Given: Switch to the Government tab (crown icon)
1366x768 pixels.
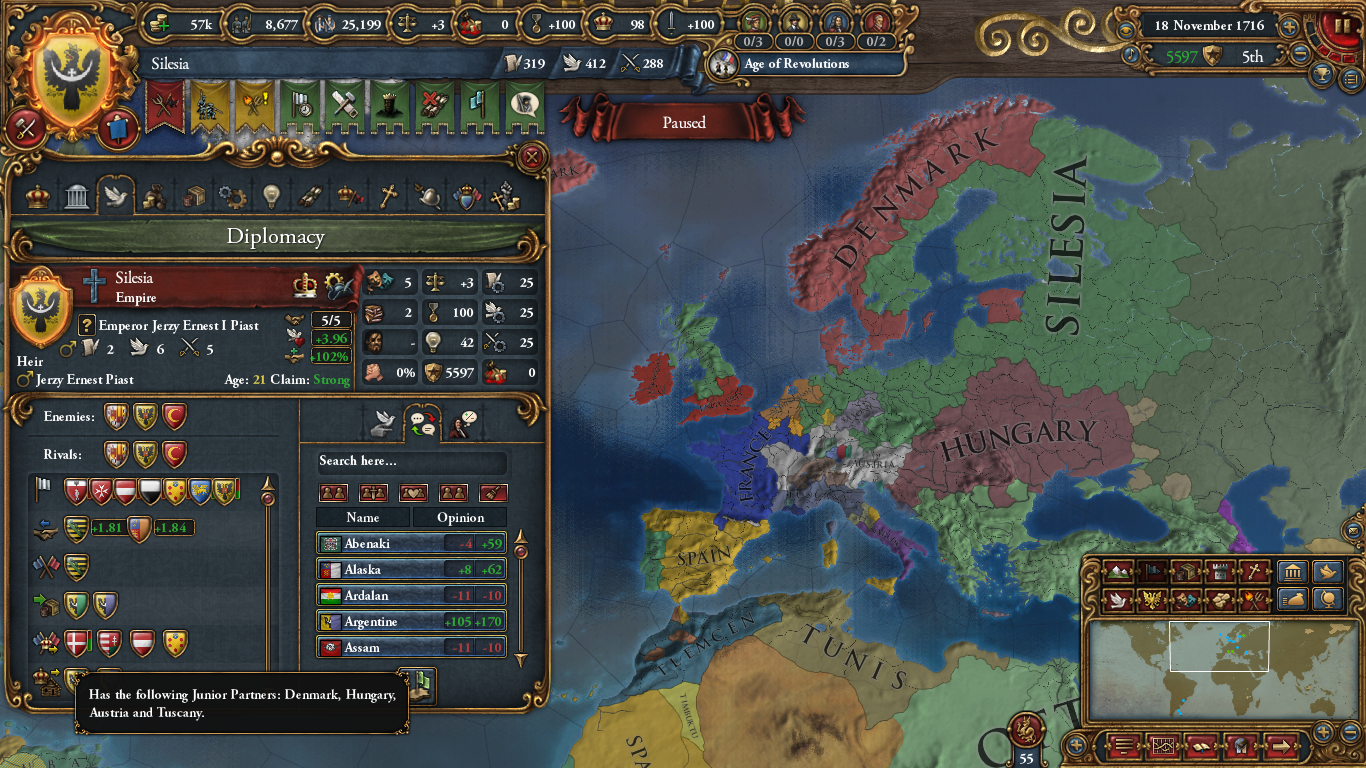Looking at the screenshot, I should [x=36, y=196].
